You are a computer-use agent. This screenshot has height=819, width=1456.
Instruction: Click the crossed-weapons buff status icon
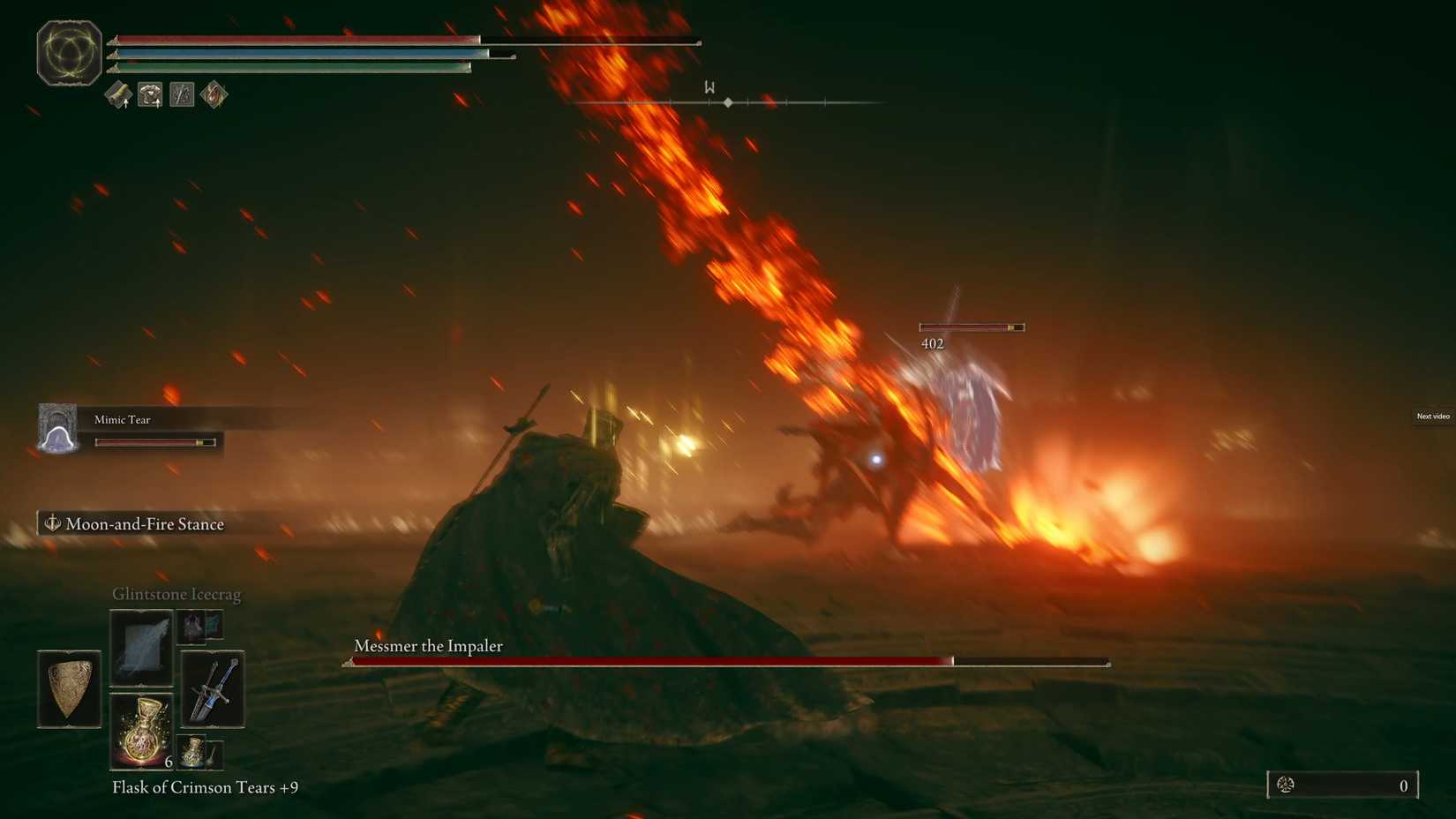click(181, 94)
